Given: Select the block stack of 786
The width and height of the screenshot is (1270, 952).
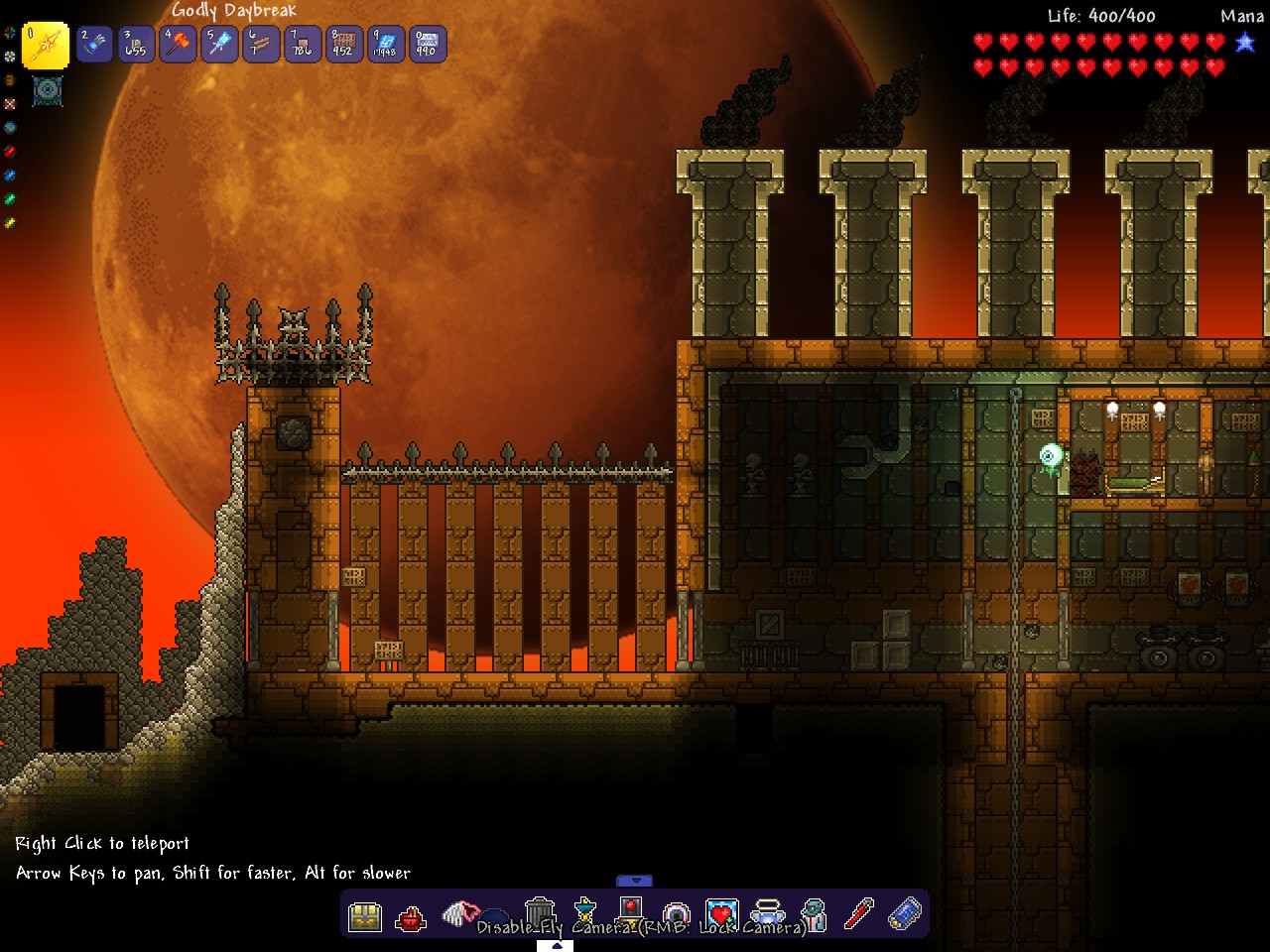Looking at the screenshot, I should [303, 45].
